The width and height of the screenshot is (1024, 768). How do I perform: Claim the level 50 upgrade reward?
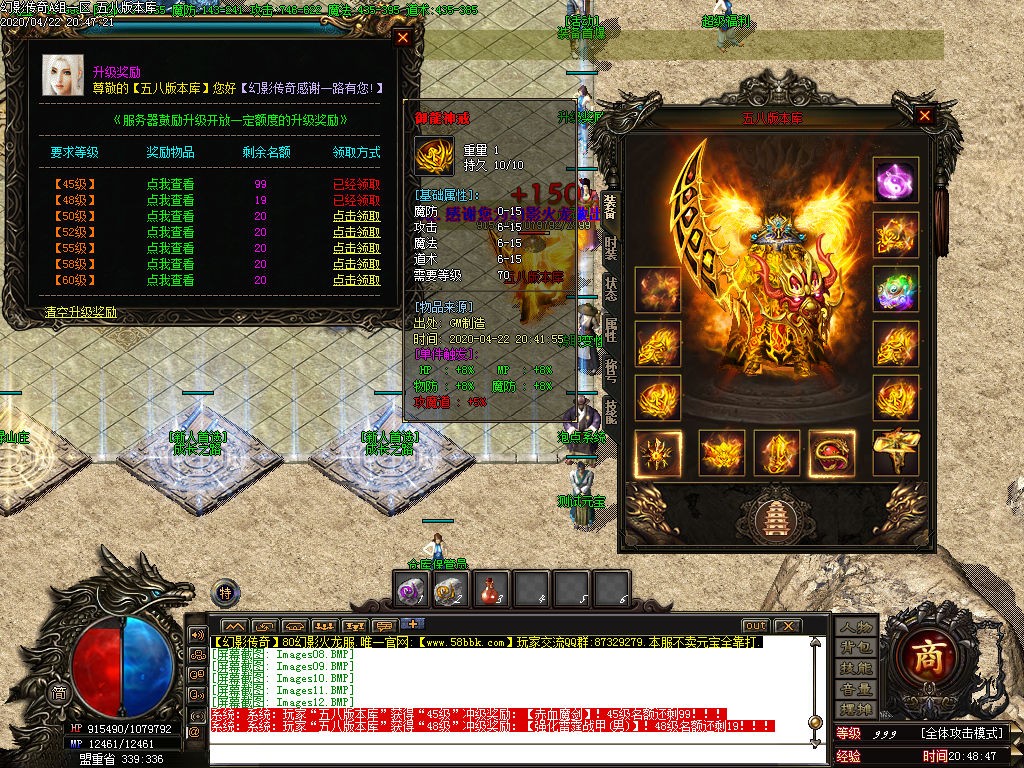pyautogui.click(x=356, y=216)
